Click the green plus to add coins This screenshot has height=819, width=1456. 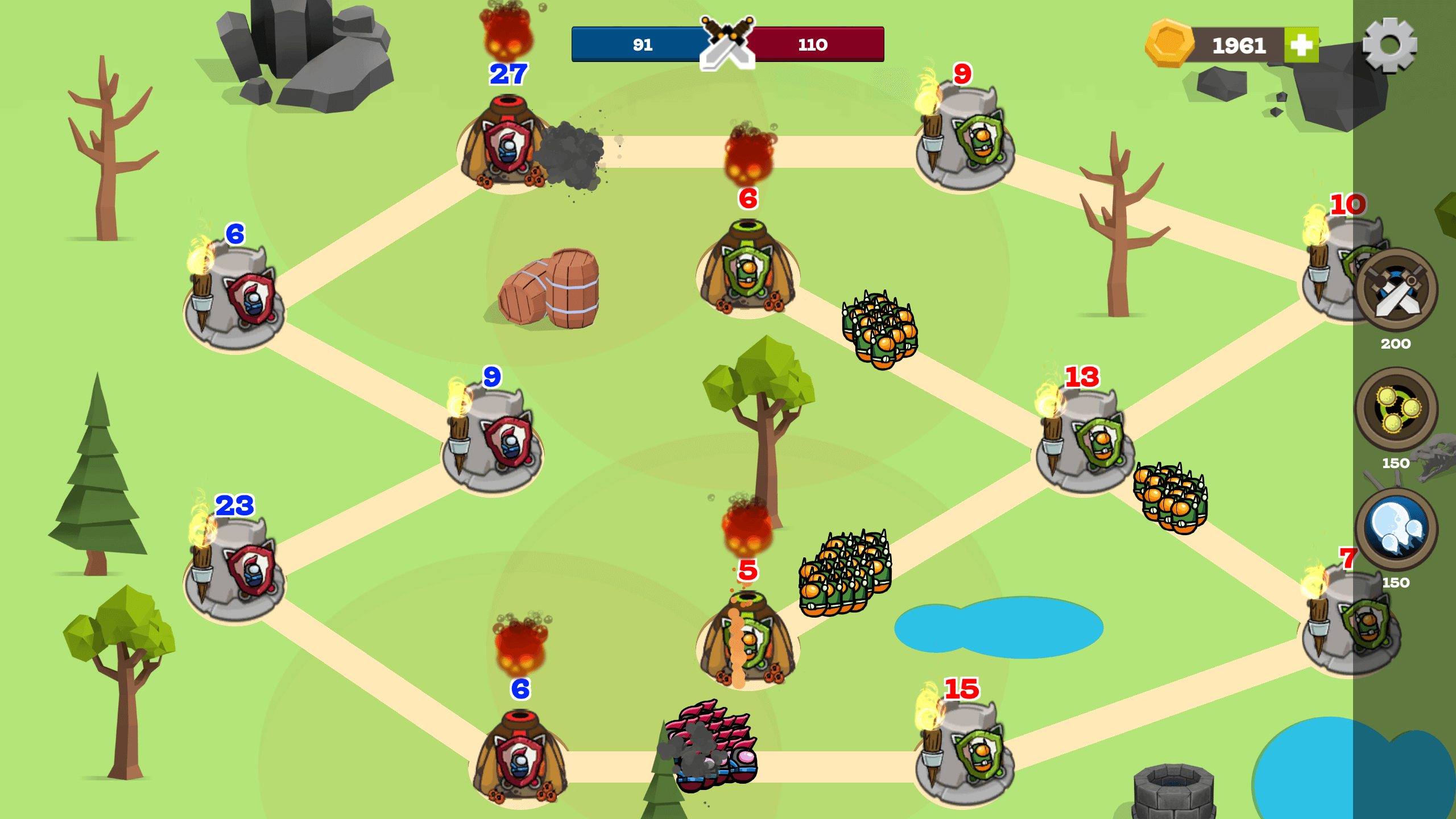[1301, 45]
